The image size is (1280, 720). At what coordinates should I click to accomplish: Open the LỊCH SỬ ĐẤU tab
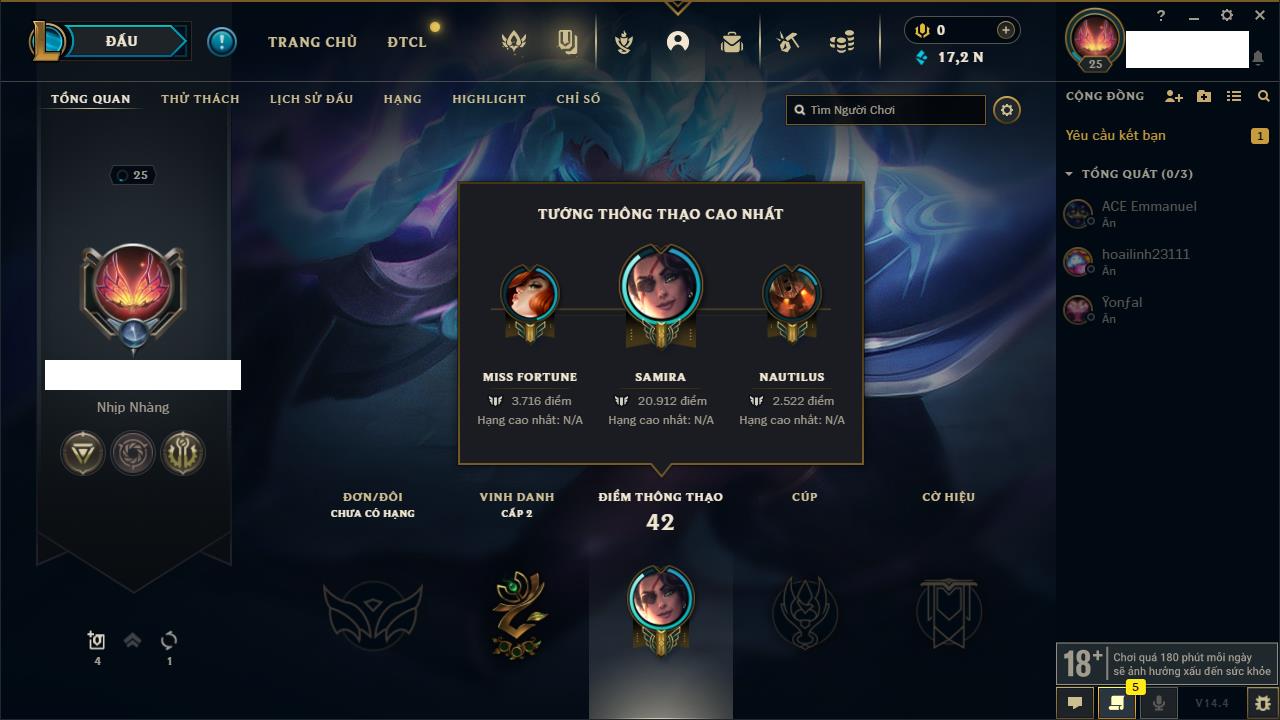311,99
